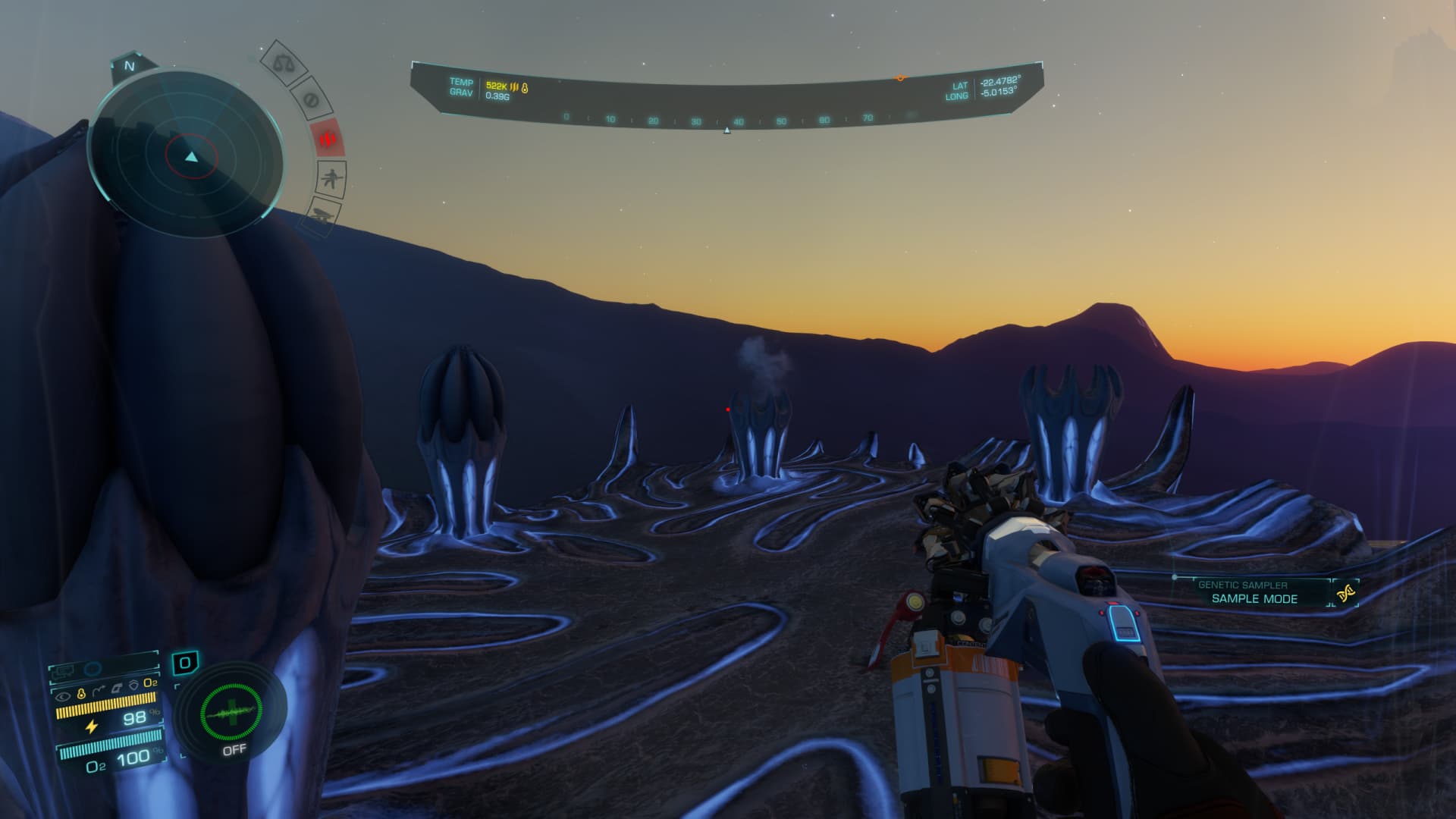Select the yellow thermometer suit icon
This screenshot has height=819, width=1456.
tap(80, 695)
